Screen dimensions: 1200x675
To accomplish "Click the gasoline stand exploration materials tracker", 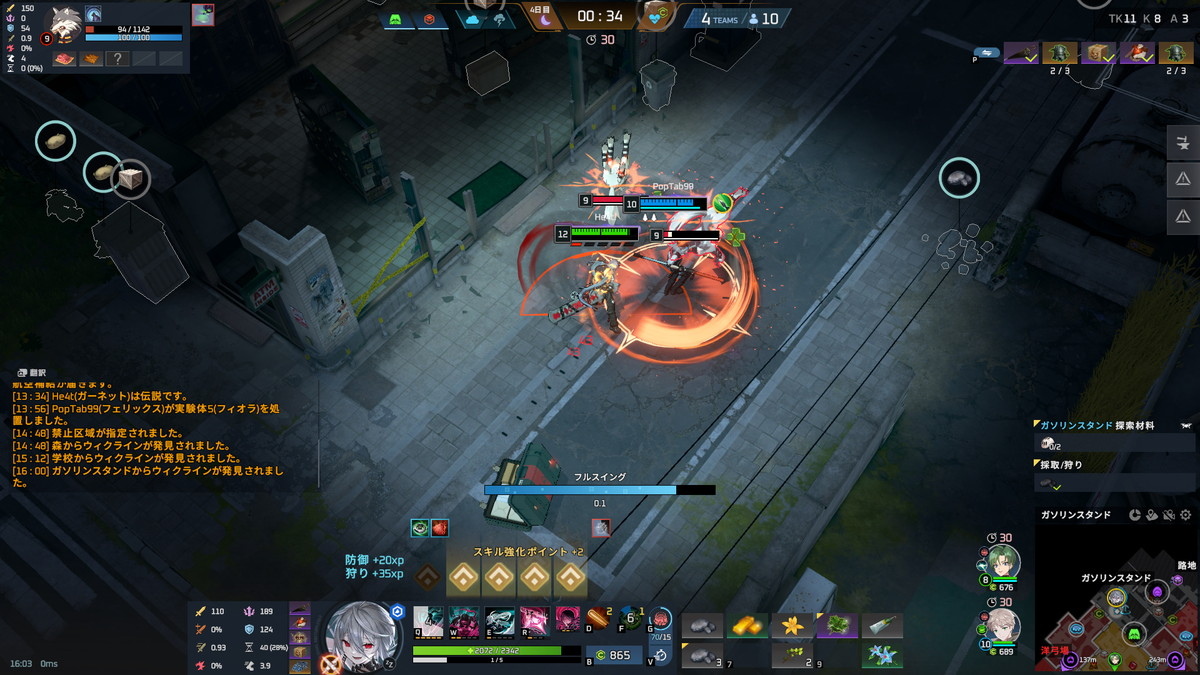I will [1114, 435].
